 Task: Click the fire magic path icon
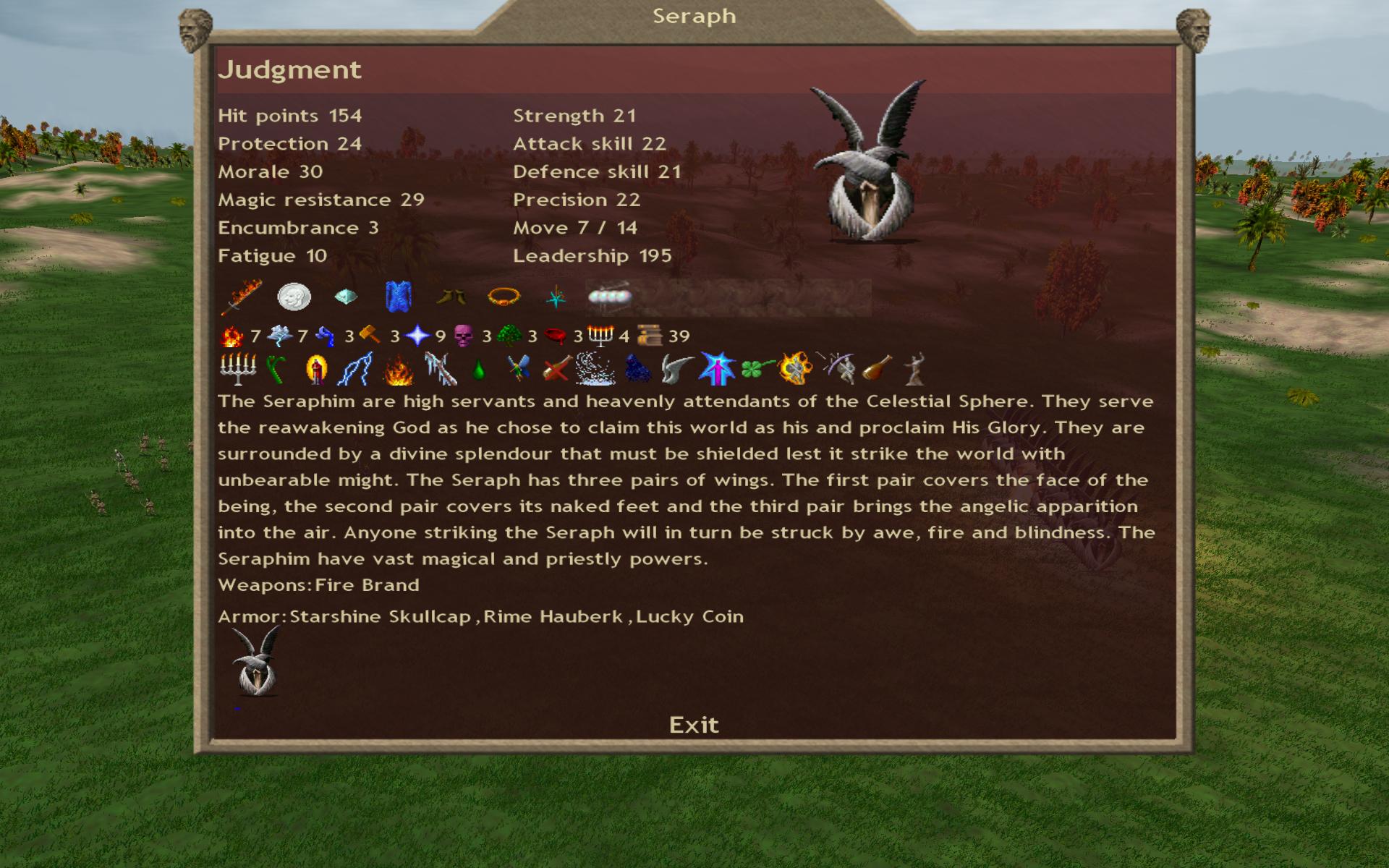click(232, 336)
